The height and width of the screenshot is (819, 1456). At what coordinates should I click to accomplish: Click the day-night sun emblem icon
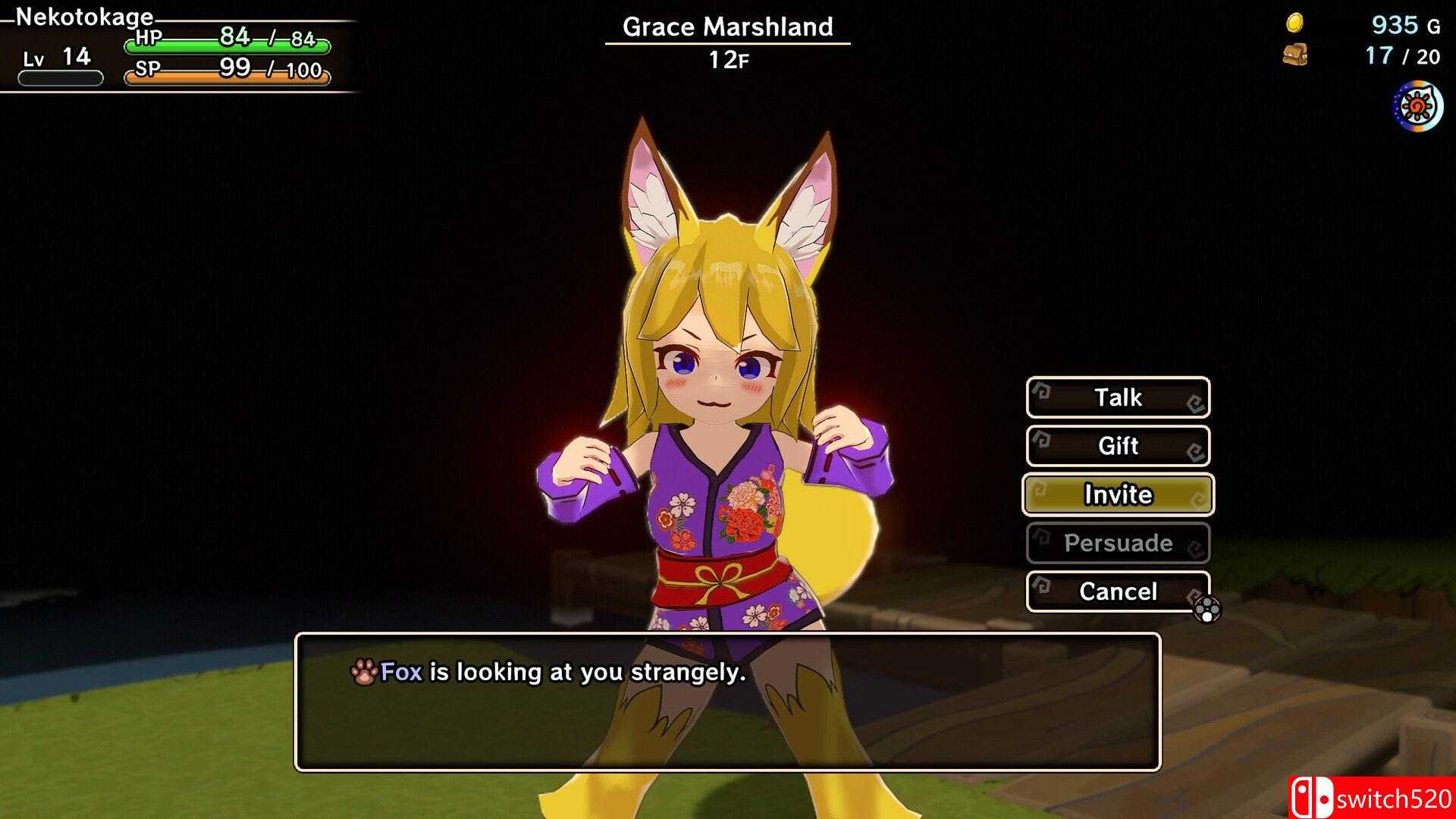pos(1417,108)
